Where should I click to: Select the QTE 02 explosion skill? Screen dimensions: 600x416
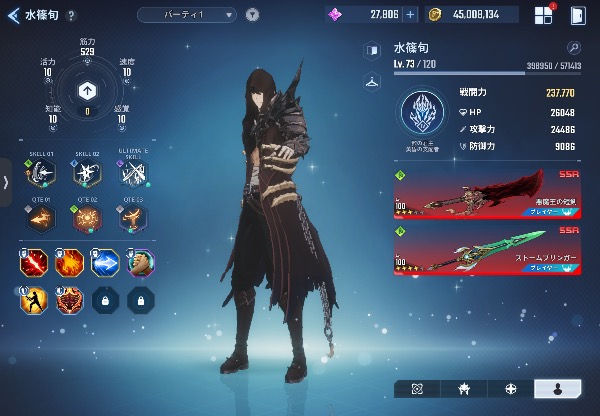[x=87, y=217]
